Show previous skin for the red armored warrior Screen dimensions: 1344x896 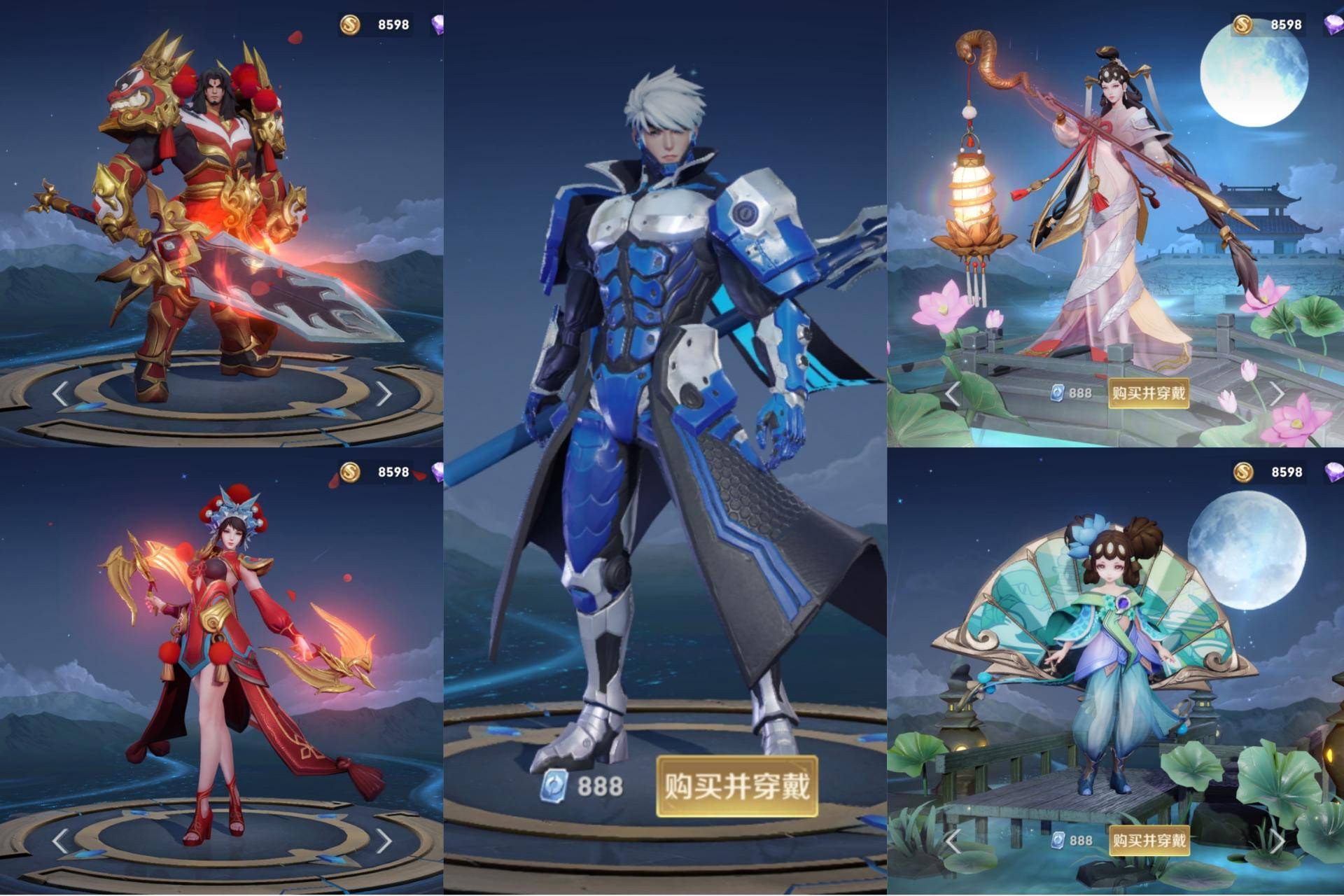click(61, 394)
